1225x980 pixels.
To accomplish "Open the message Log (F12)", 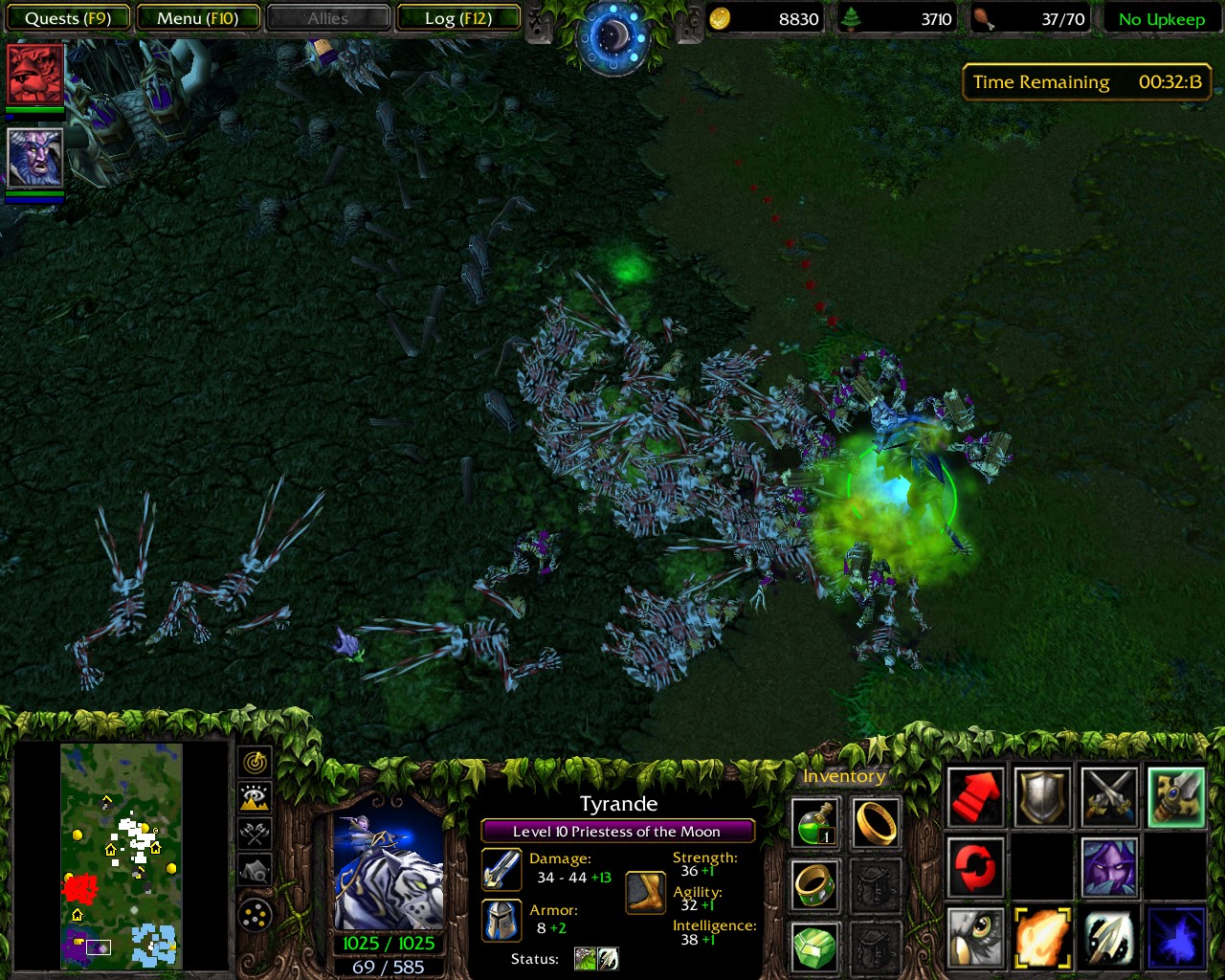I will pyautogui.click(x=458, y=18).
